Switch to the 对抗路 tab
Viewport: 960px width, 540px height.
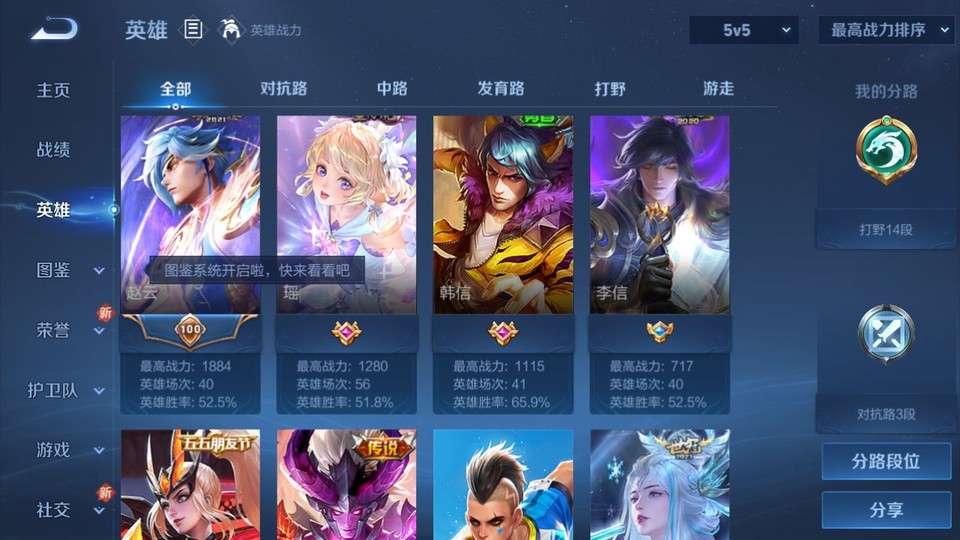(283, 89)
